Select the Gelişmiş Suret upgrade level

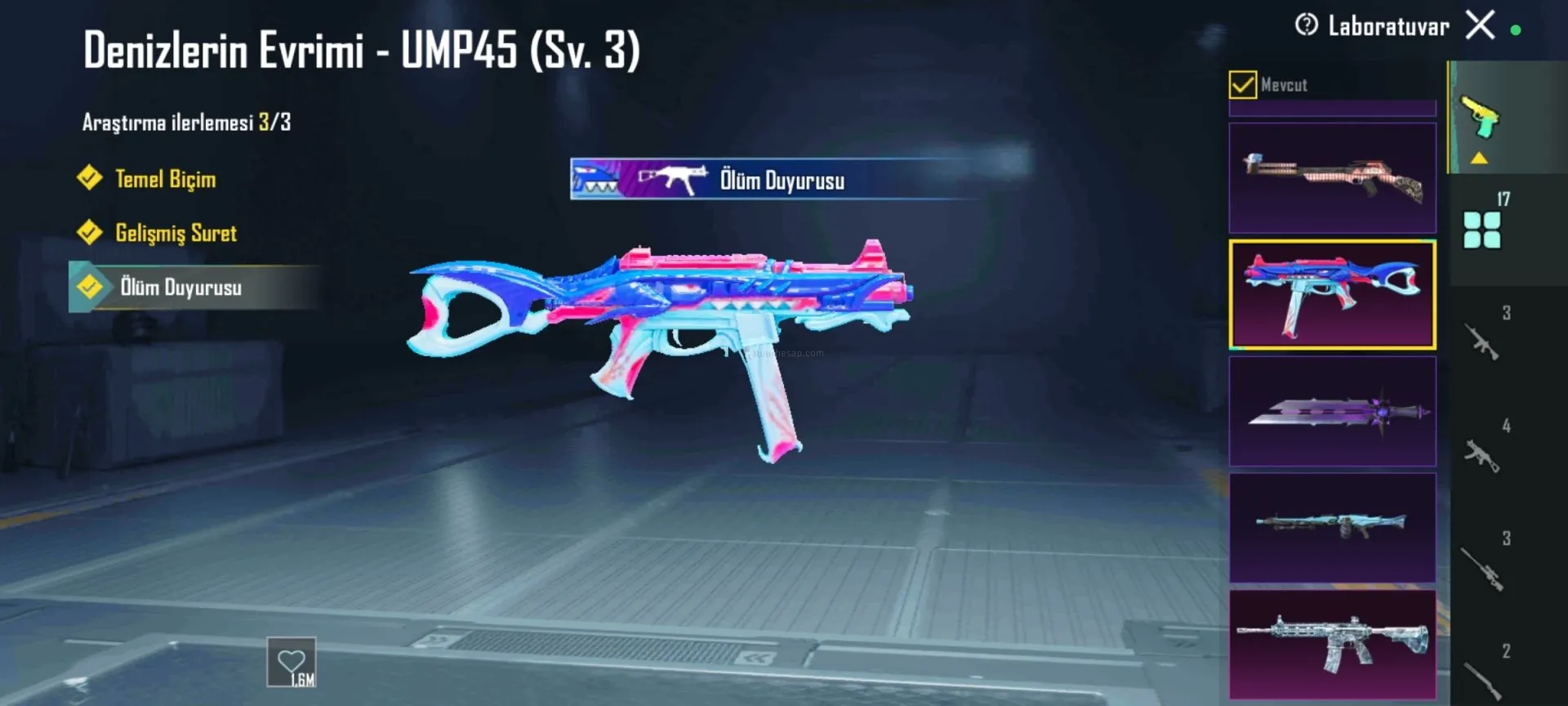(x=176, y=233)
